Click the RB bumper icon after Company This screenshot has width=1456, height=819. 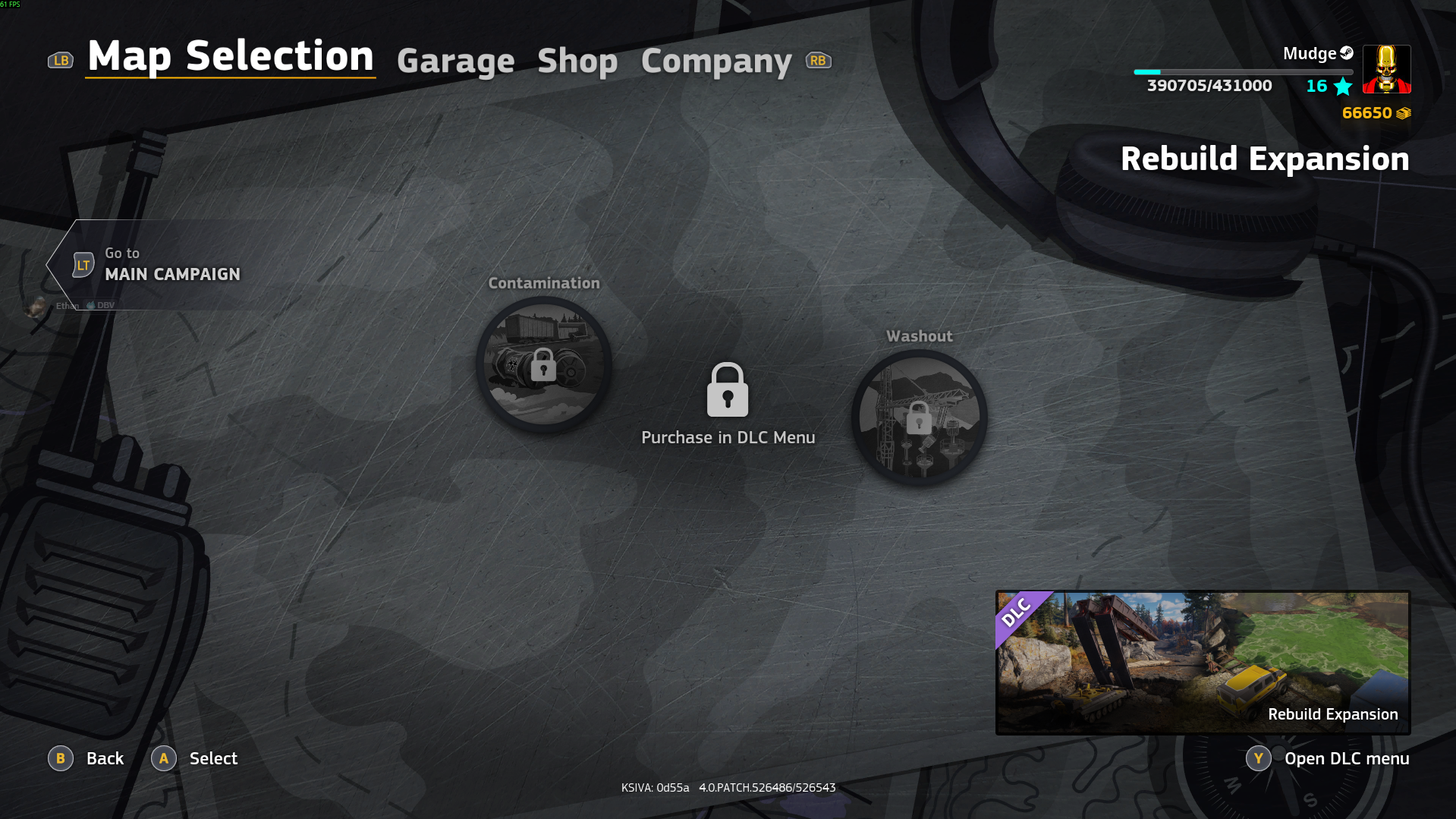818,59
